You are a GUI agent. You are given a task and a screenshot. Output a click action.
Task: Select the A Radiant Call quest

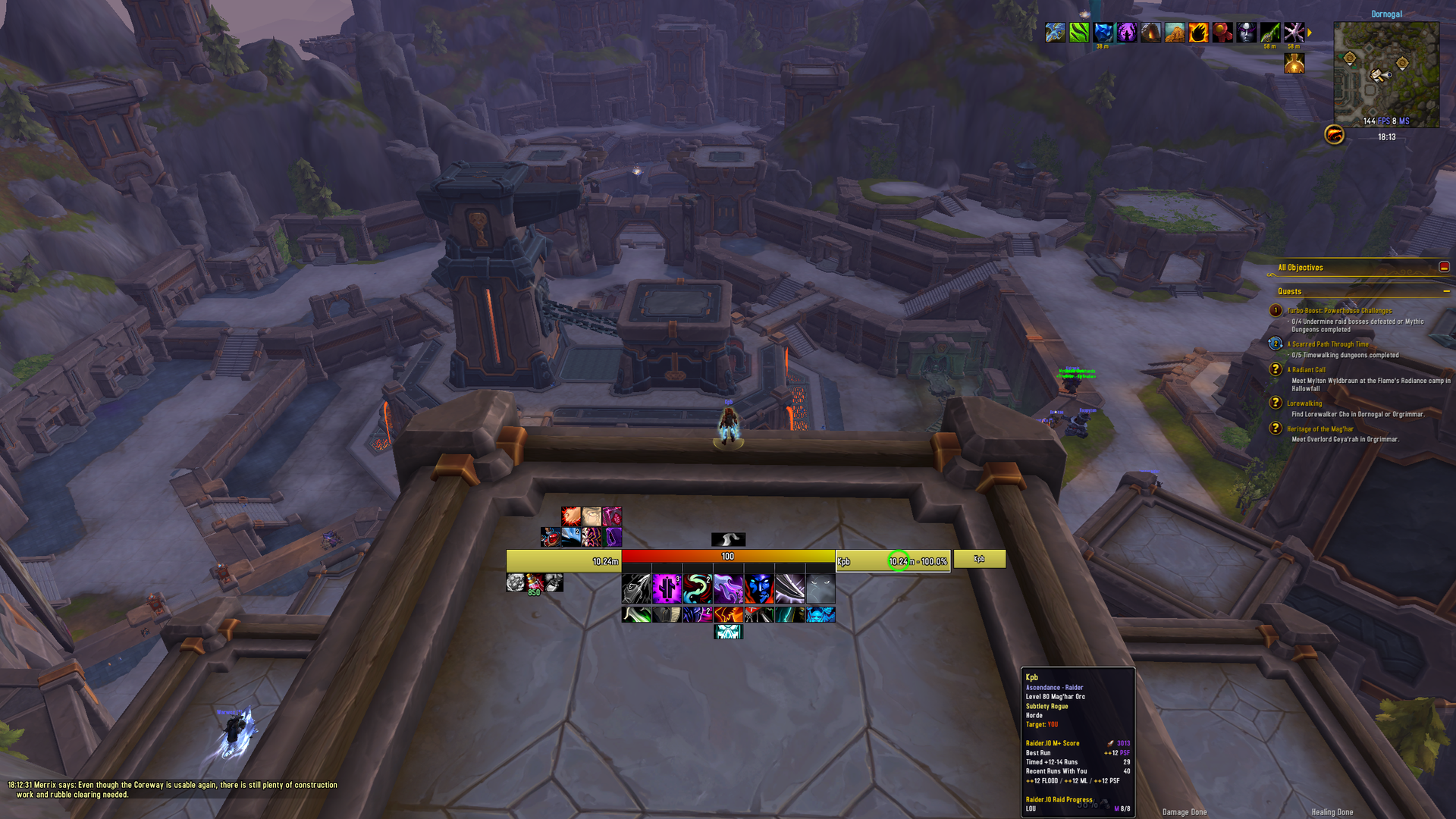tap(1306, 370)
